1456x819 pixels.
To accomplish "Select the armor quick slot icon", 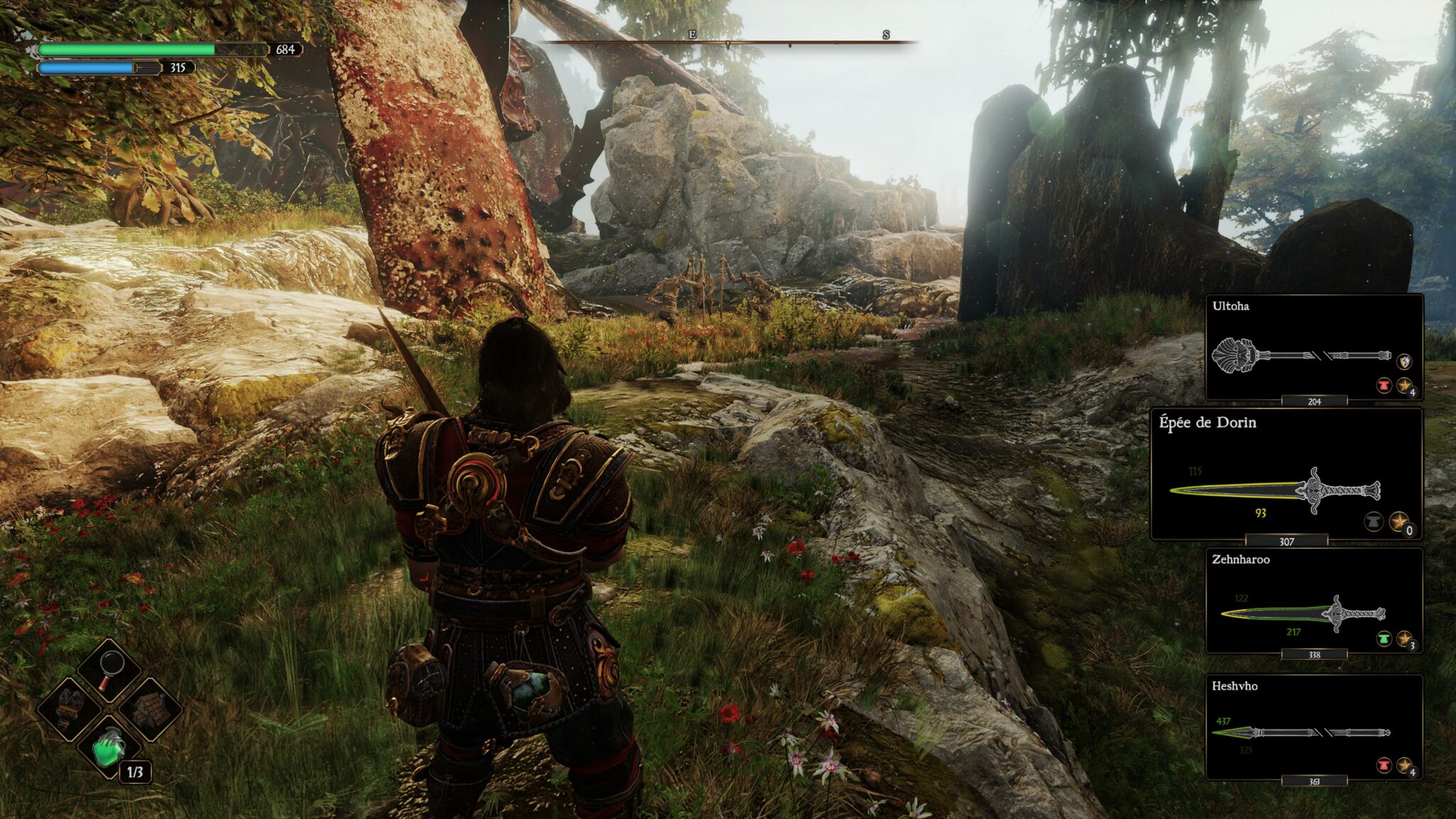I will pyautogui.click(x=70, y=708).
